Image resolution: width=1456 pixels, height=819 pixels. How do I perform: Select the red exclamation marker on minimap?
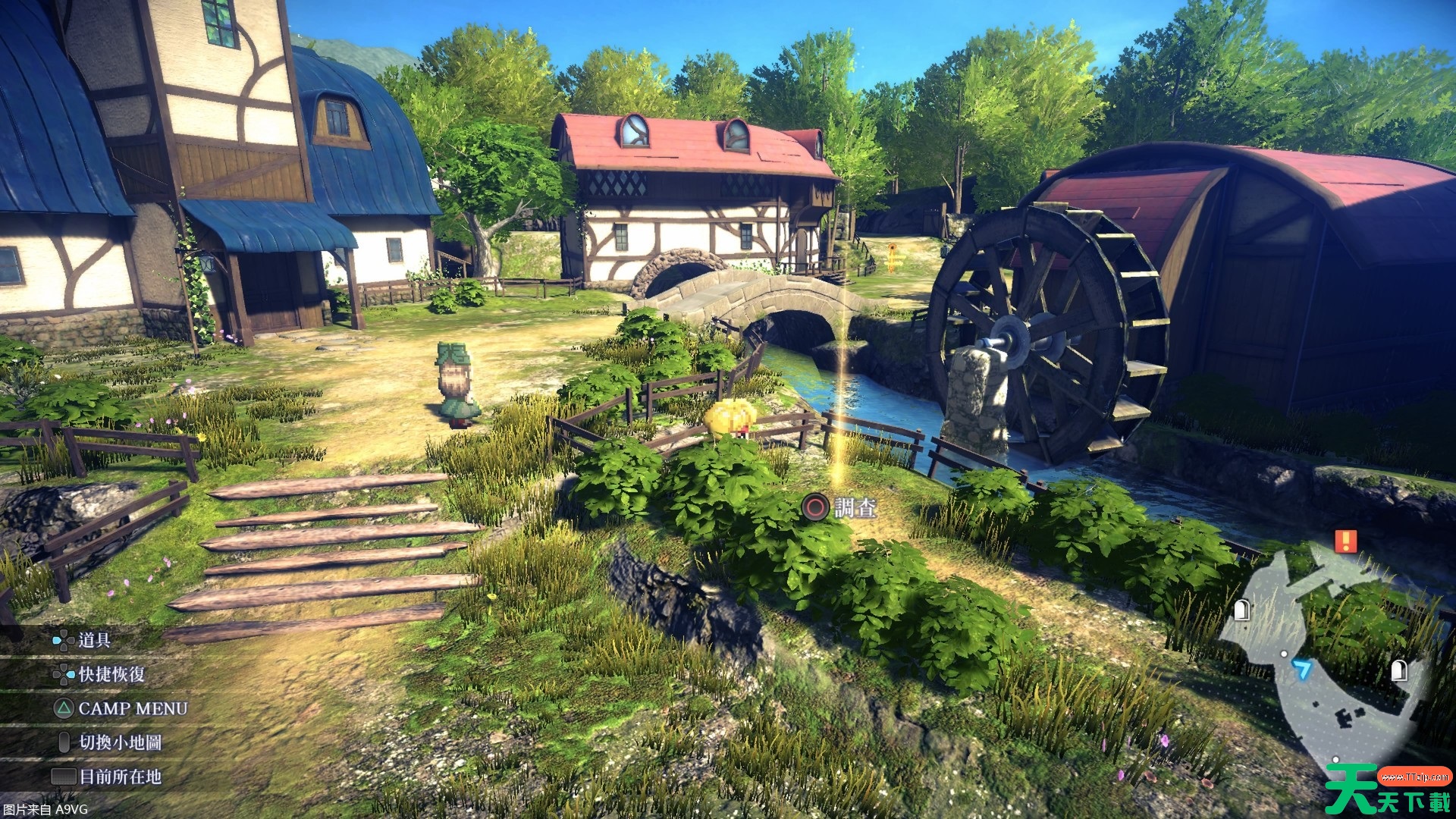click(x=1346, y=541)
